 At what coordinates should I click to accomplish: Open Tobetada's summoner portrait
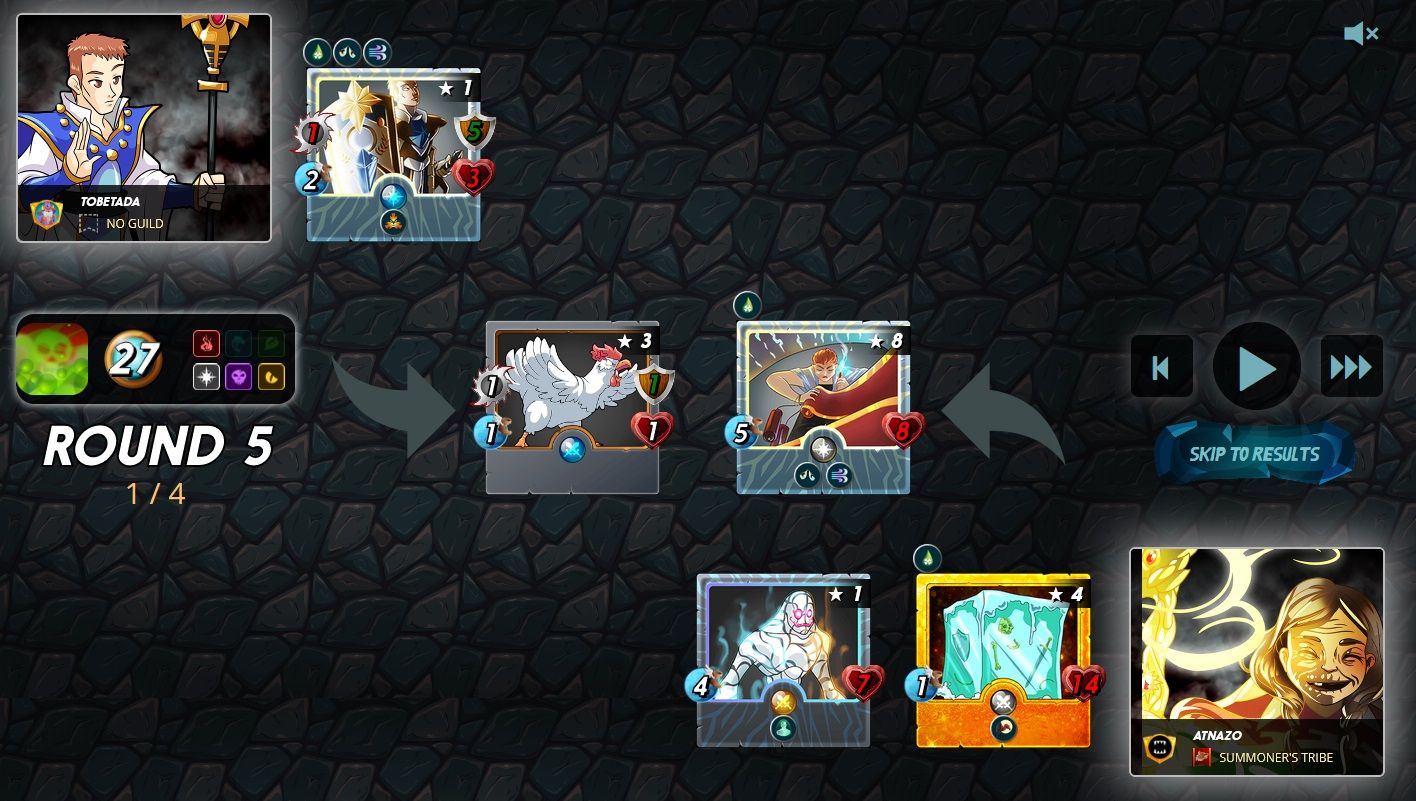[144, 127]
